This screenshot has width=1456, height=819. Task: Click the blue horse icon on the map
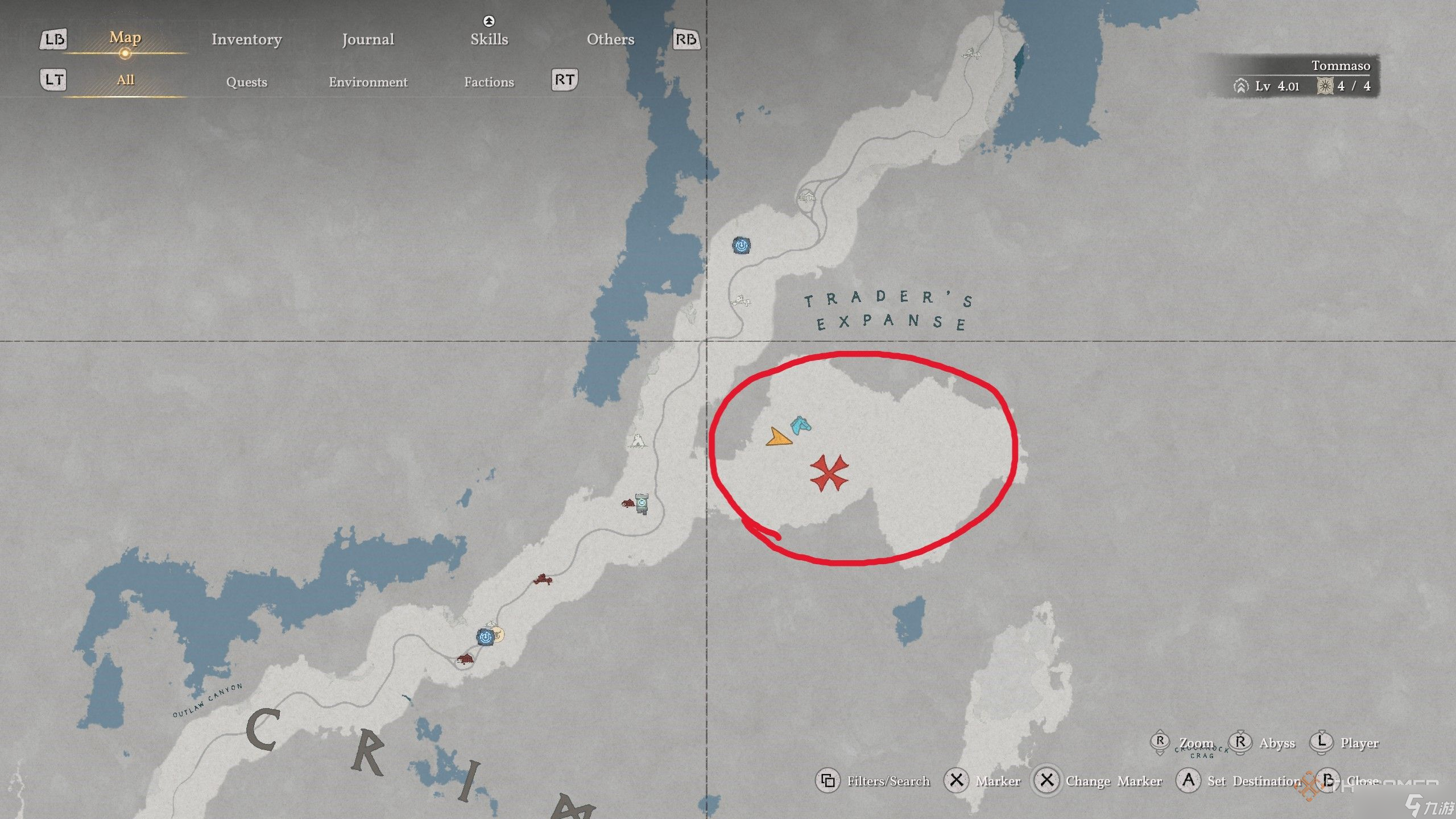pos(801,425)
